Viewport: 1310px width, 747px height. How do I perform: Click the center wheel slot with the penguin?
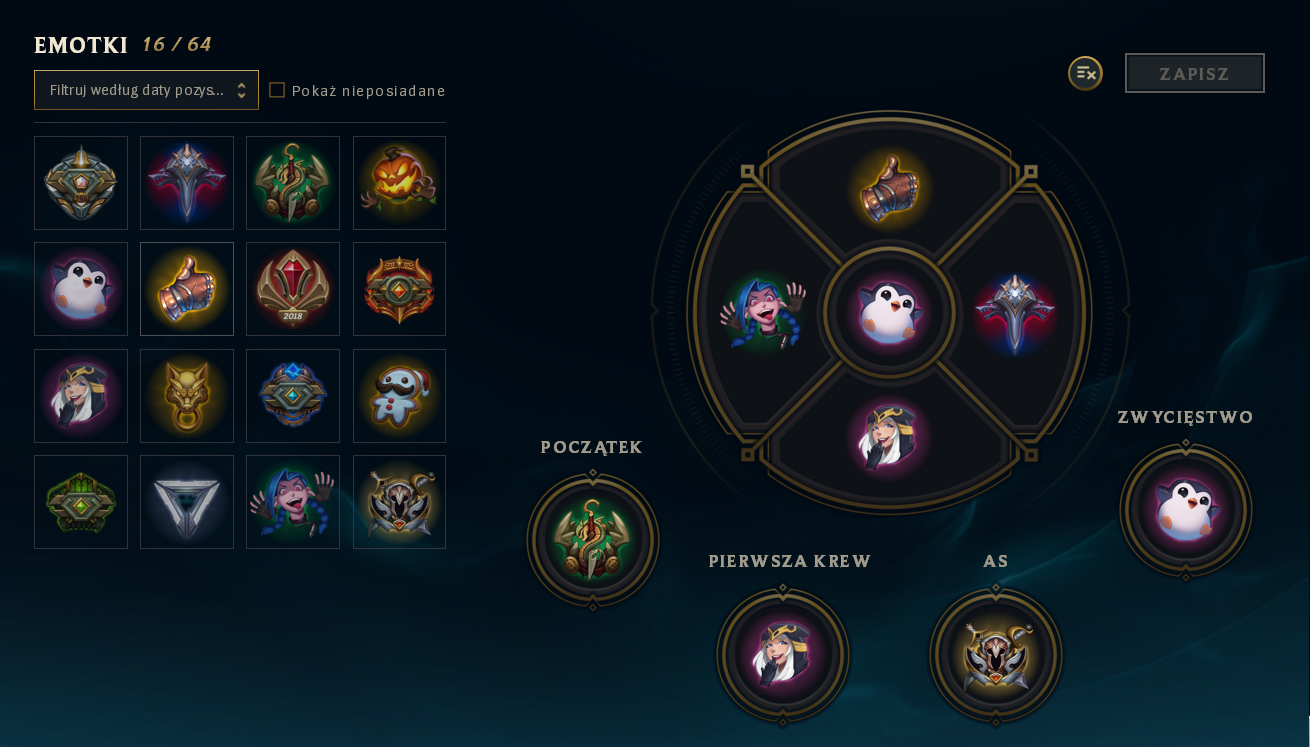click(x=889, y=313)
